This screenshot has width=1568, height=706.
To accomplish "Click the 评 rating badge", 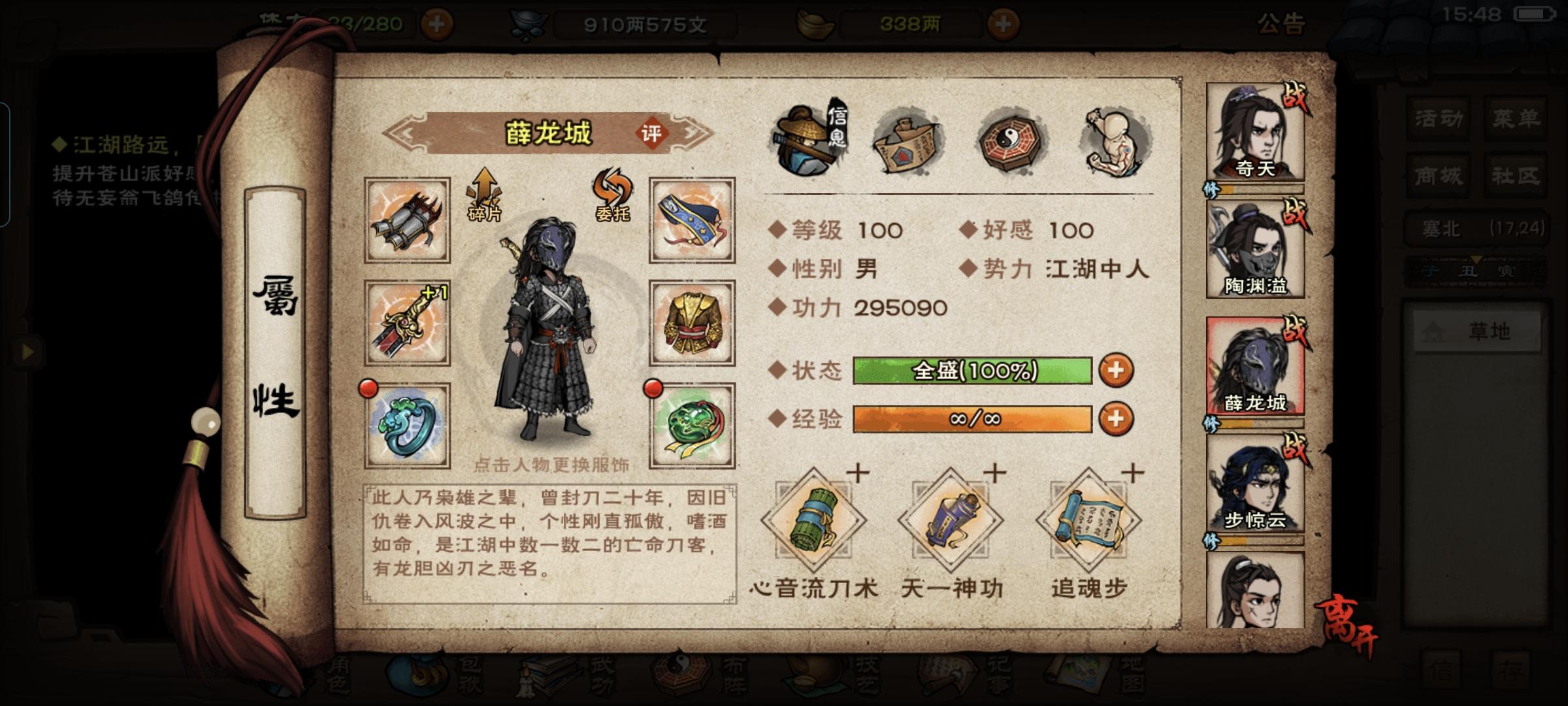I will tap(653, 132).
